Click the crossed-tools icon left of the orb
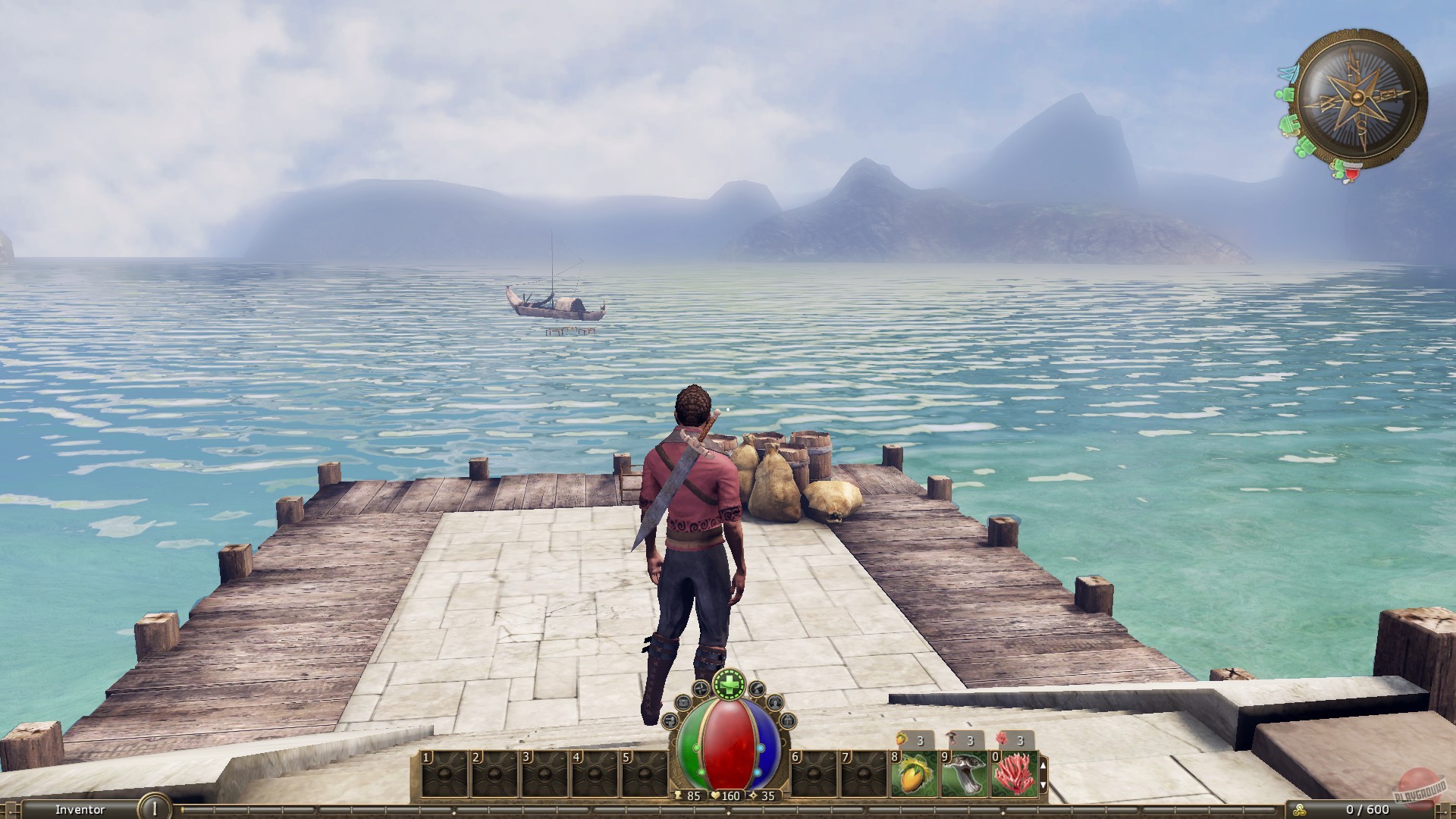The width and height of the screenshot is (1456, 819). (699, 688)
